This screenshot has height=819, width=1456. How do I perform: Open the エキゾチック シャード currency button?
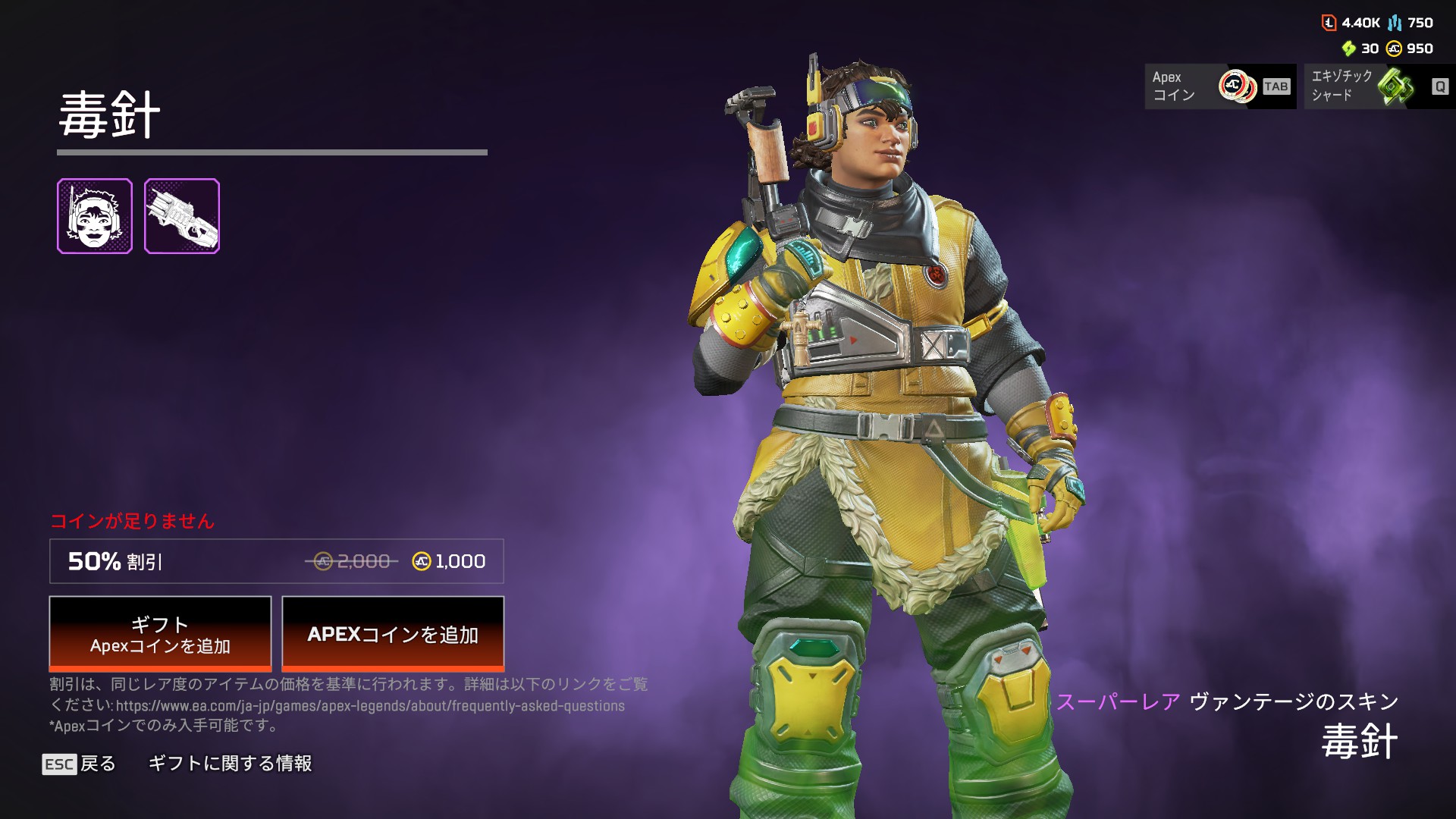pos(1379,86)
